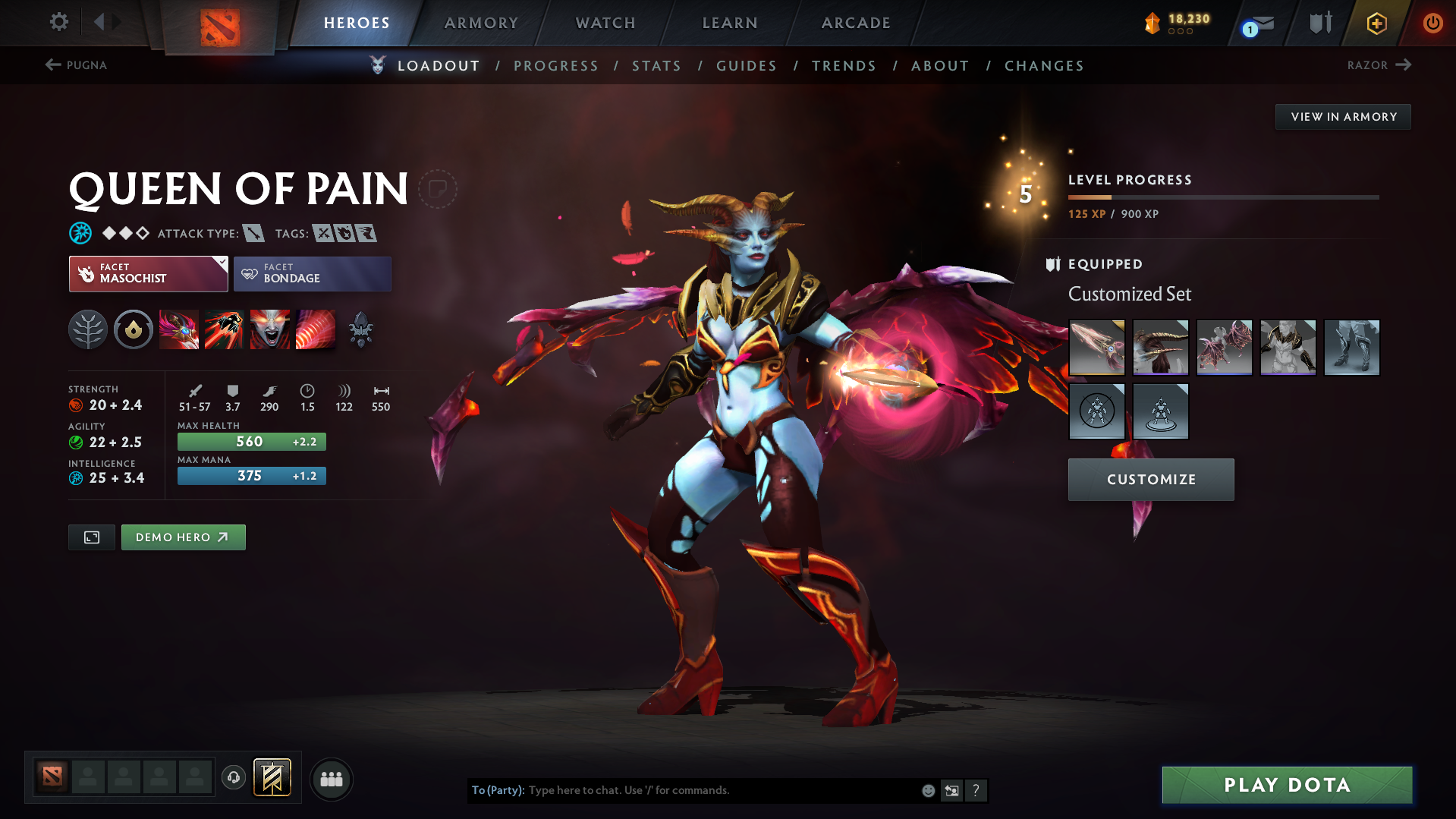Choose the Masochist facet
1456x819 pixels.
coord(148,274)
